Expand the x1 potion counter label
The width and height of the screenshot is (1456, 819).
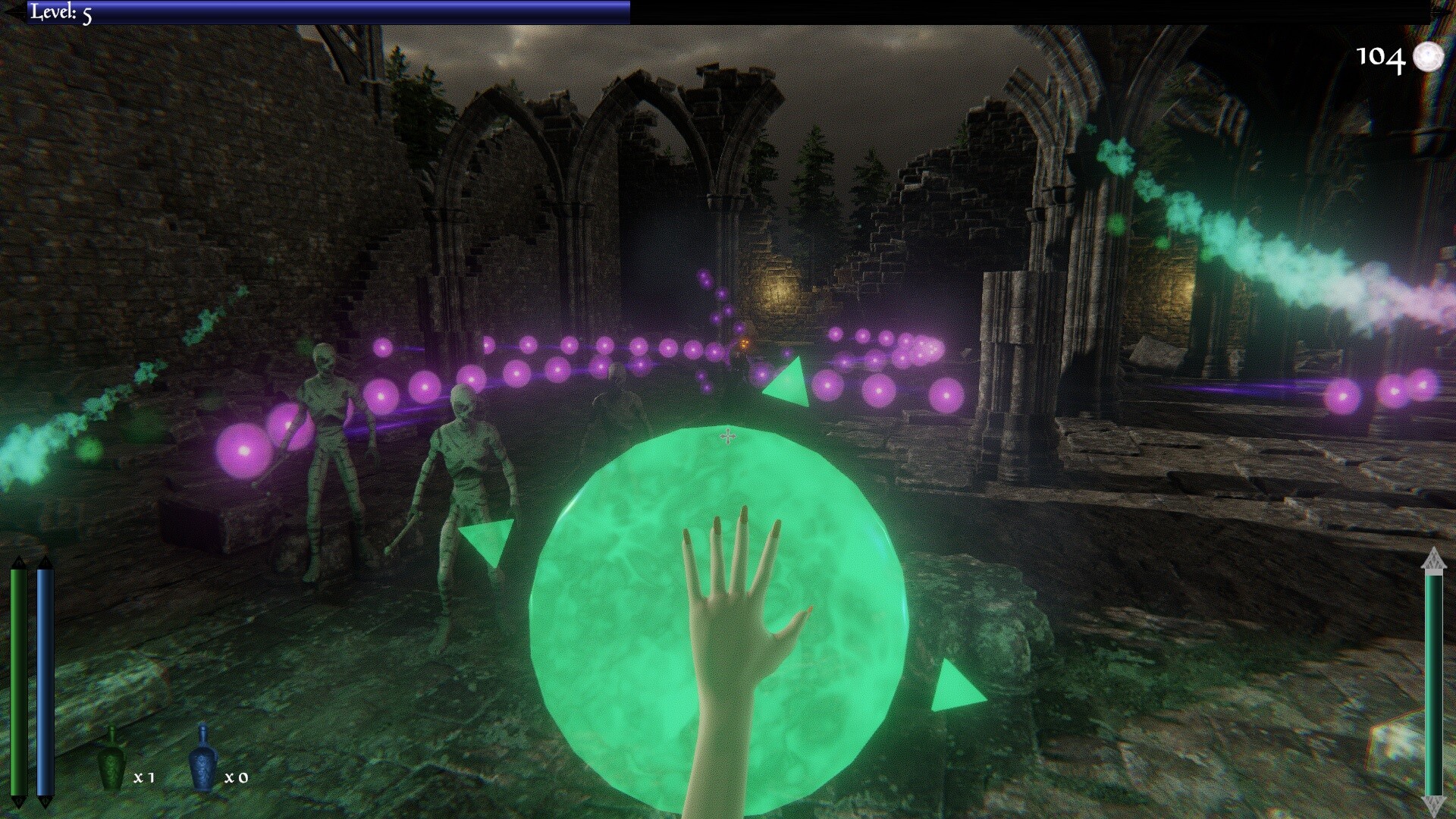click(x=143, y=778)
